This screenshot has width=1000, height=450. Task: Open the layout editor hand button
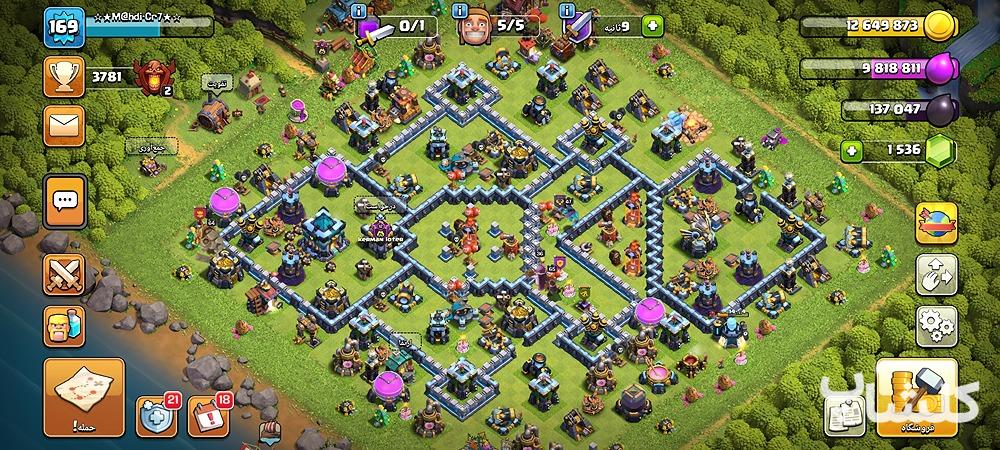[x=936, y=273]
